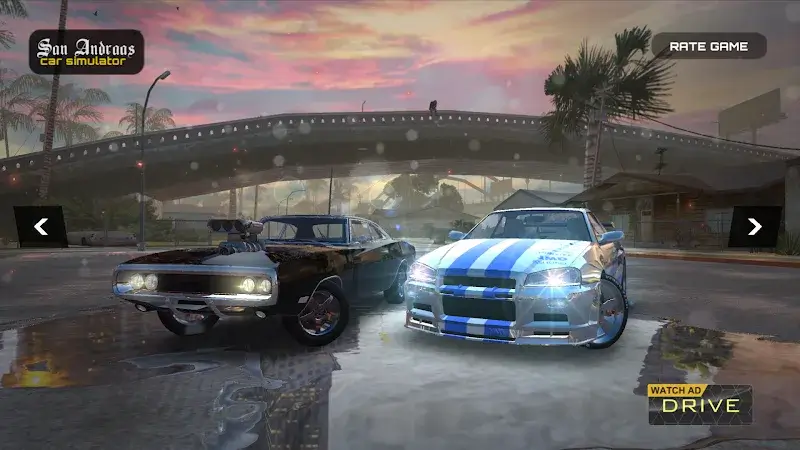This screenshot has width=800, height=450.
Task: Click the Rate Game button
Action: pyautogui.click(x=708, y=46)
